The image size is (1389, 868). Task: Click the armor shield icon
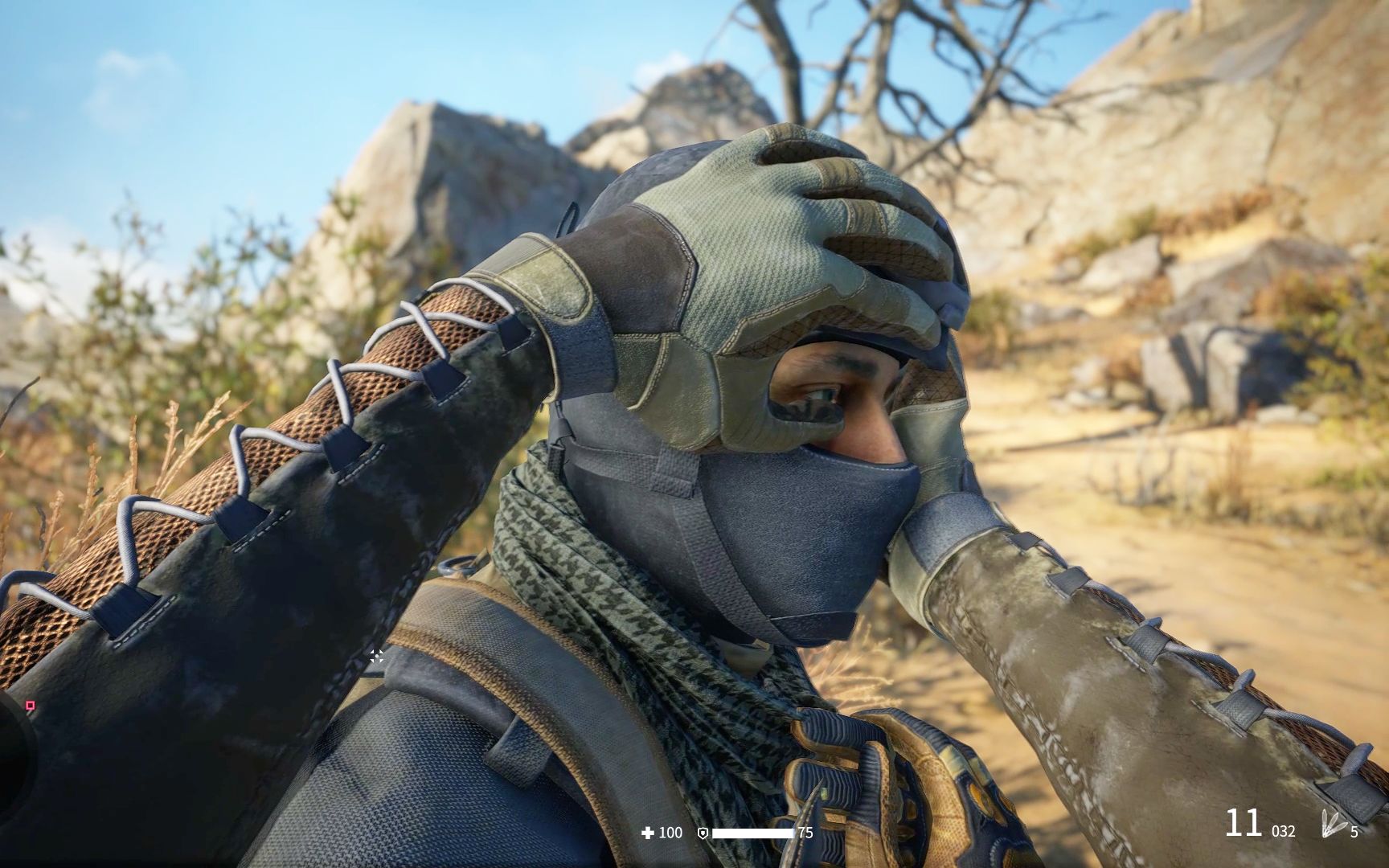coord(702,833)
